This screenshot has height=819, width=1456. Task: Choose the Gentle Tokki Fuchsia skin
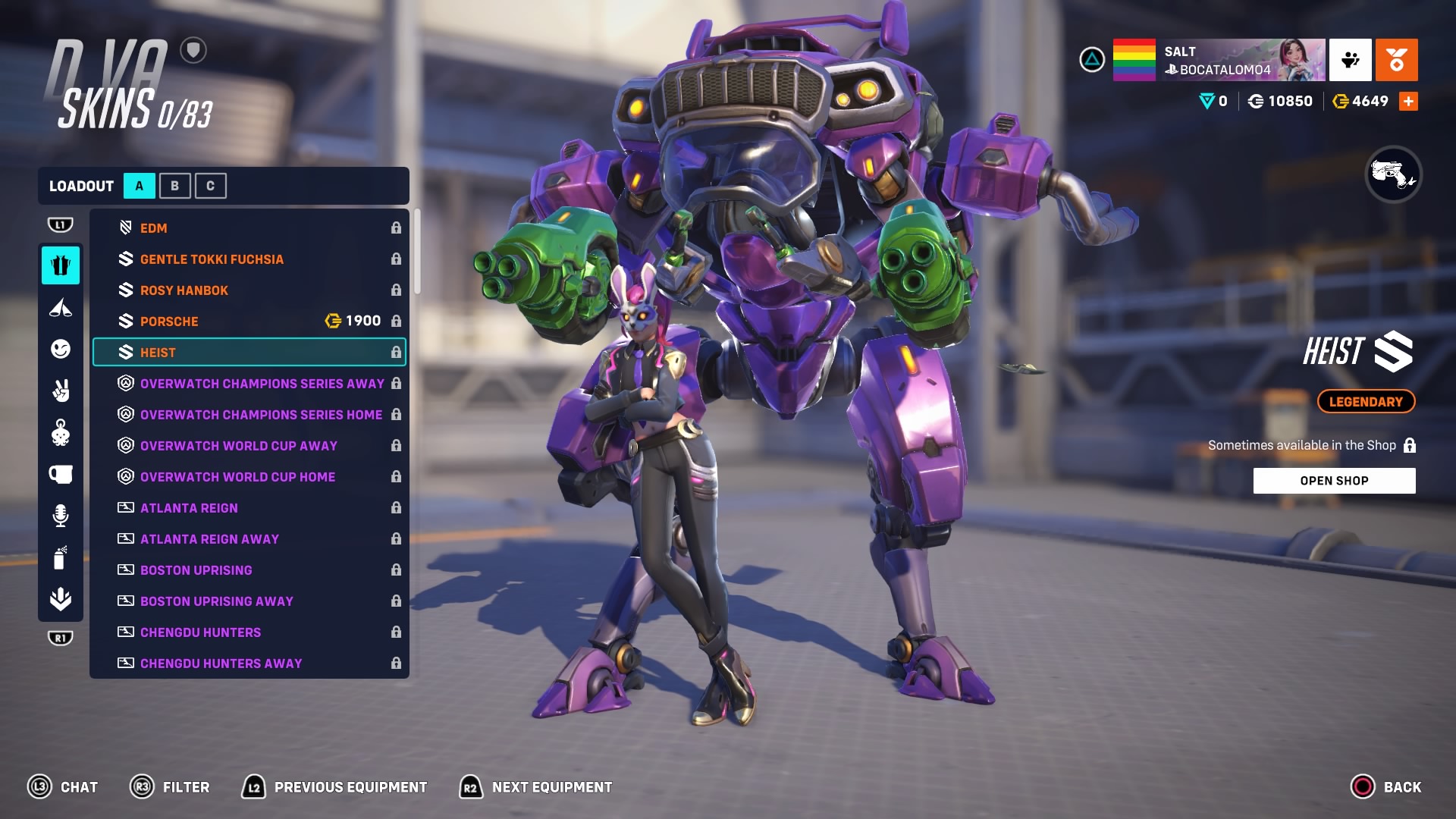coord(249,259)
